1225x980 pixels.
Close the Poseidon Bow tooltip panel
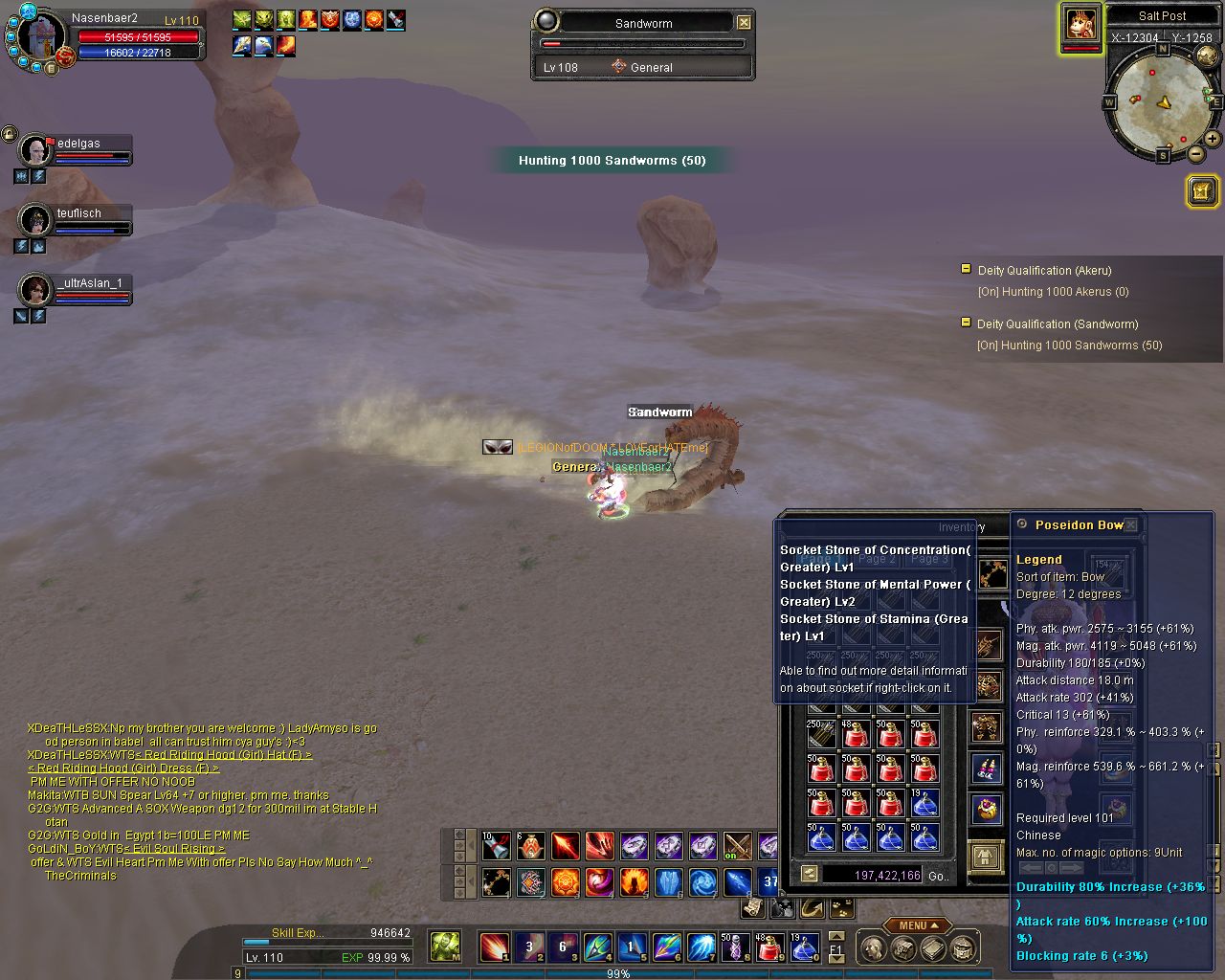click(1130, 524)
